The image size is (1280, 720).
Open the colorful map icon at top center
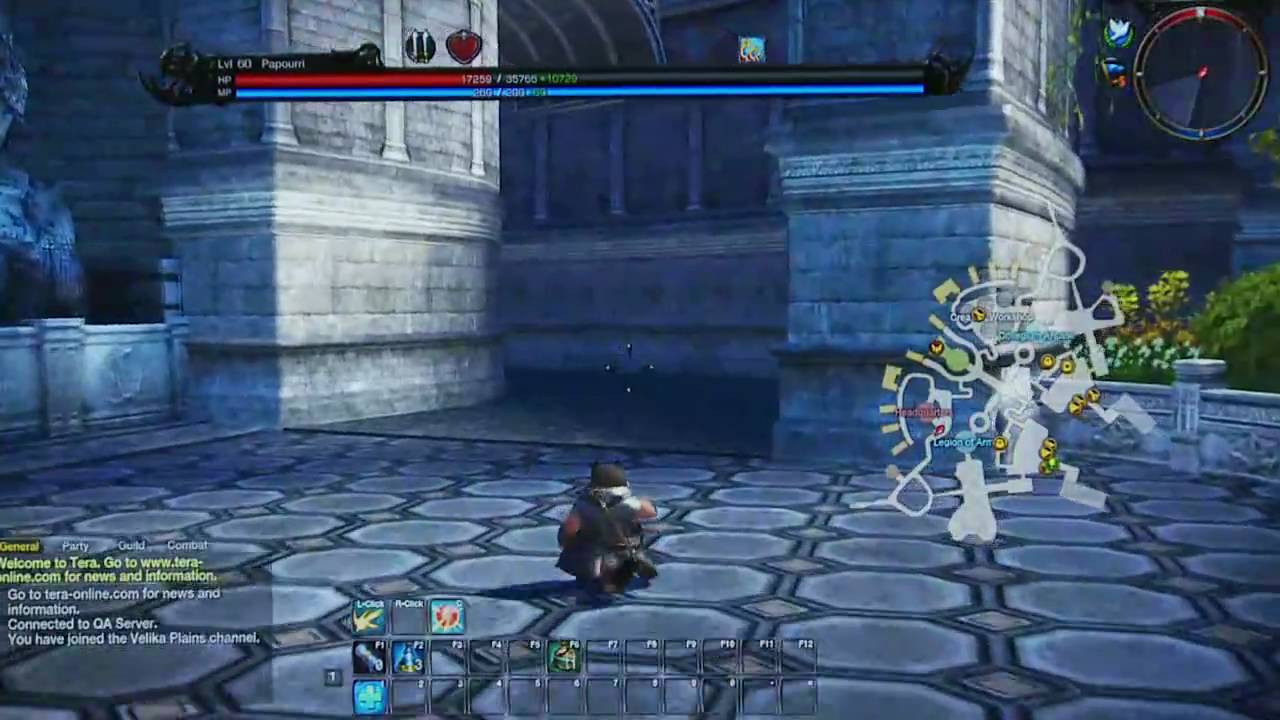tap(751, 46)
